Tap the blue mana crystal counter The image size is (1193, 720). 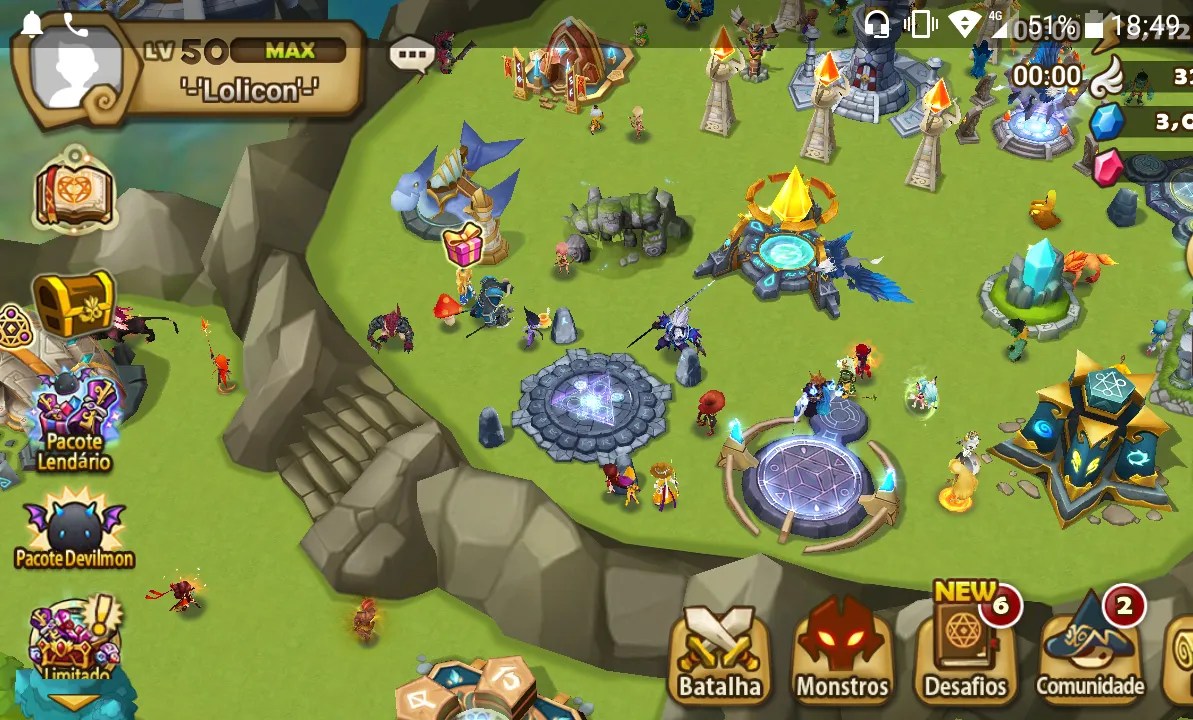(x=1107, y=122)
